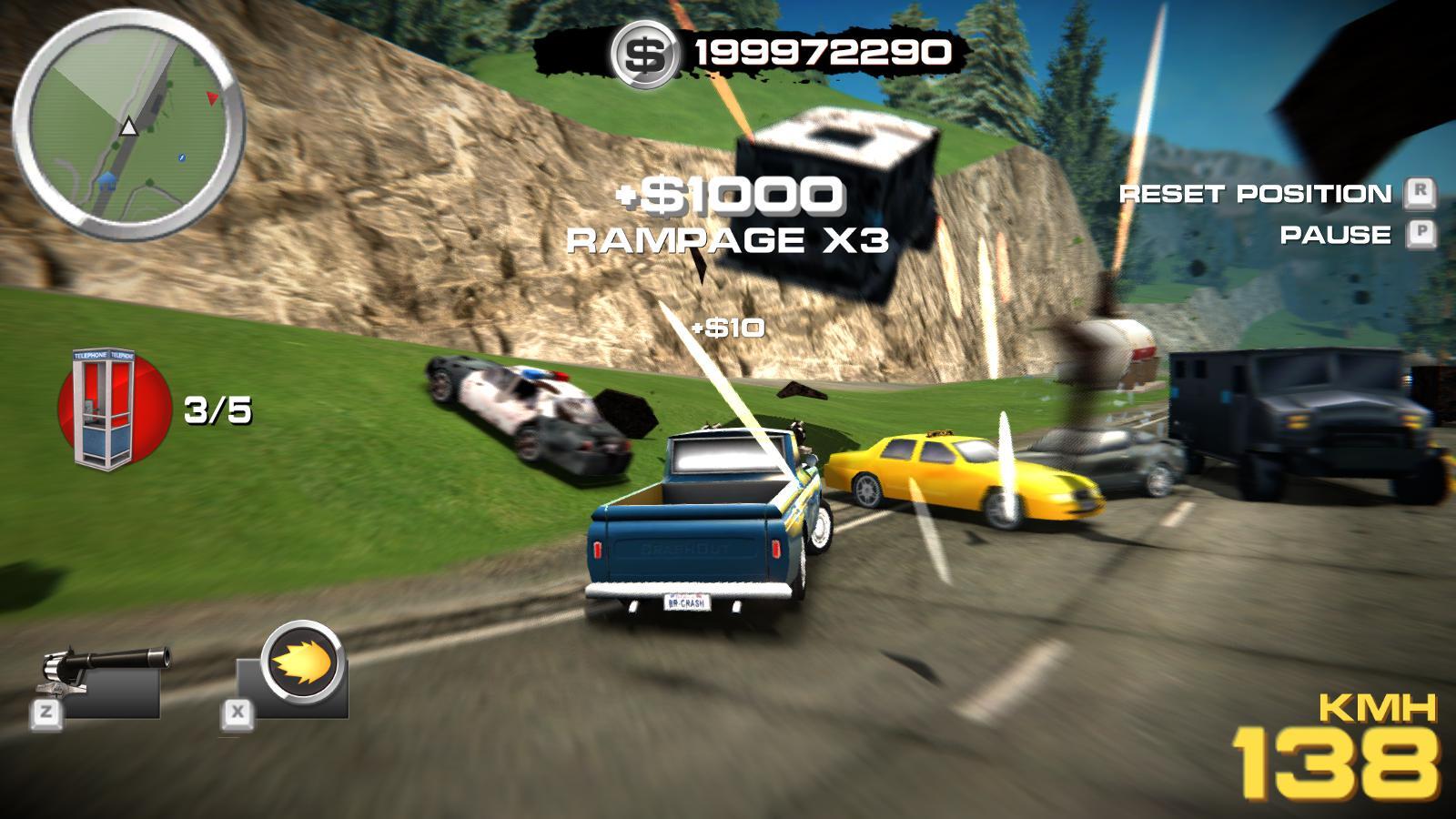Click the blue lightning icon on minimap

click(x=181, y=158)
